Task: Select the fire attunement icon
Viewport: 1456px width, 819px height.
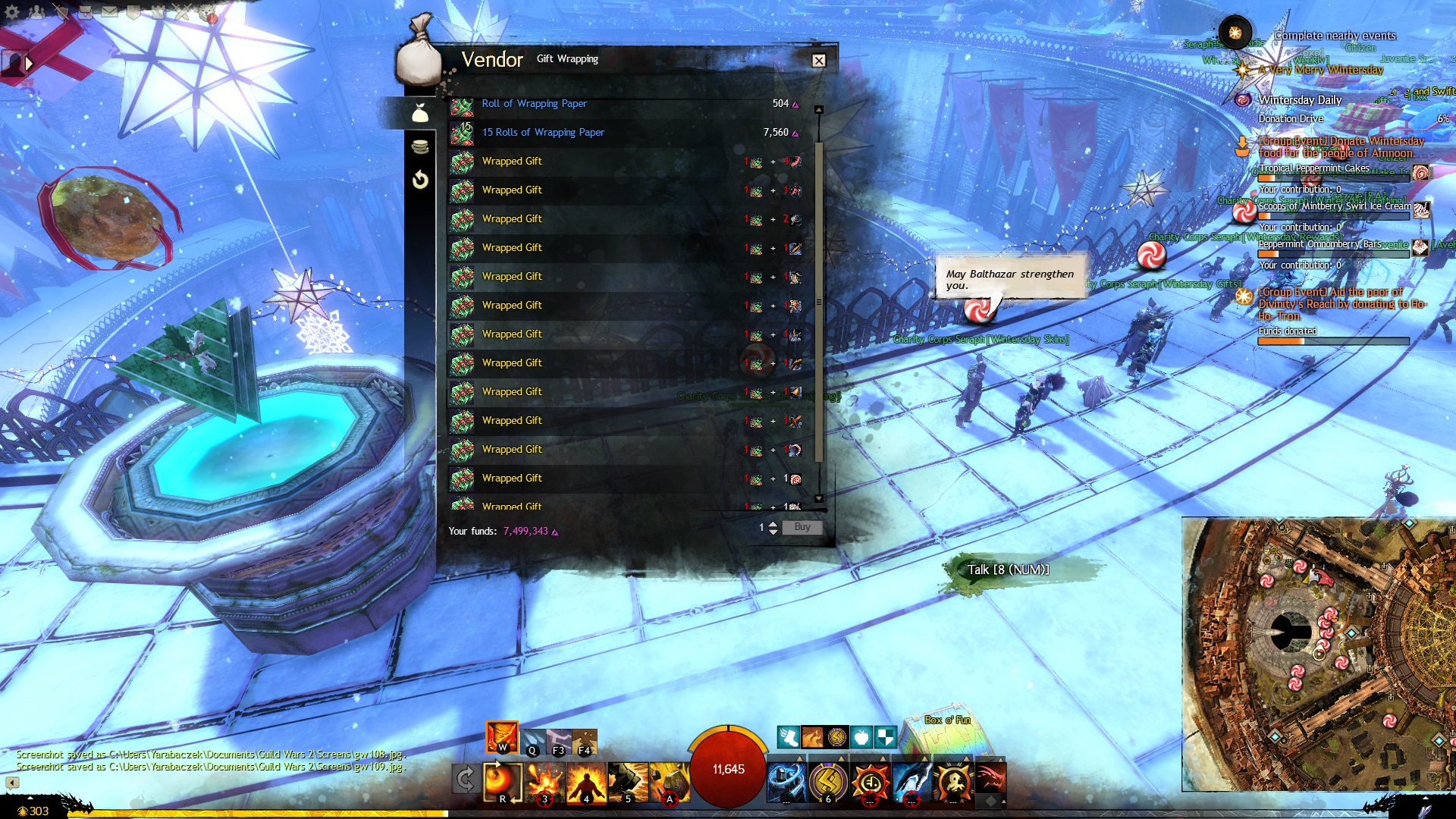Action: tap(501, 736)
